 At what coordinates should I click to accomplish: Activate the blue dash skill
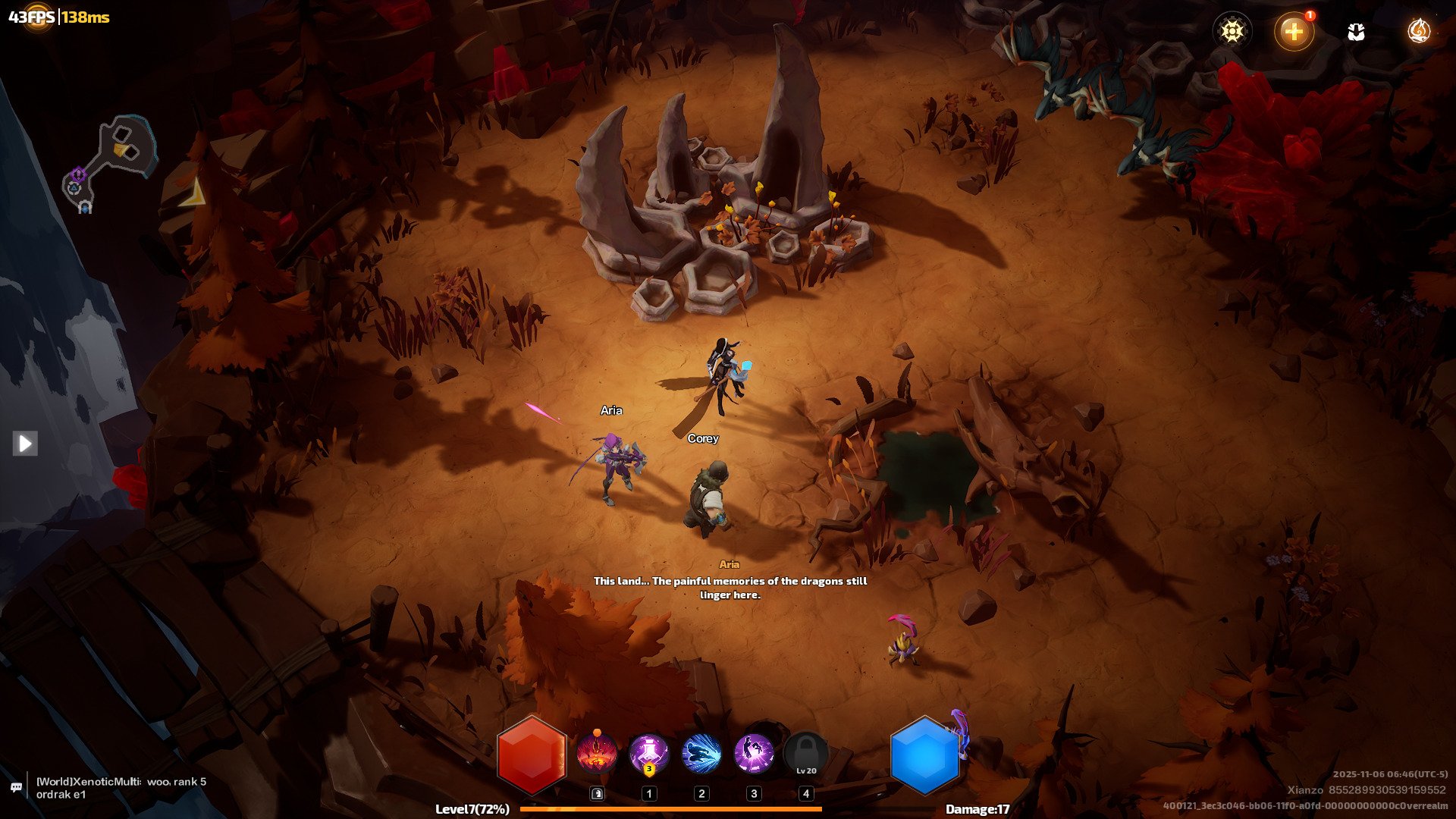tap(701, 755)
